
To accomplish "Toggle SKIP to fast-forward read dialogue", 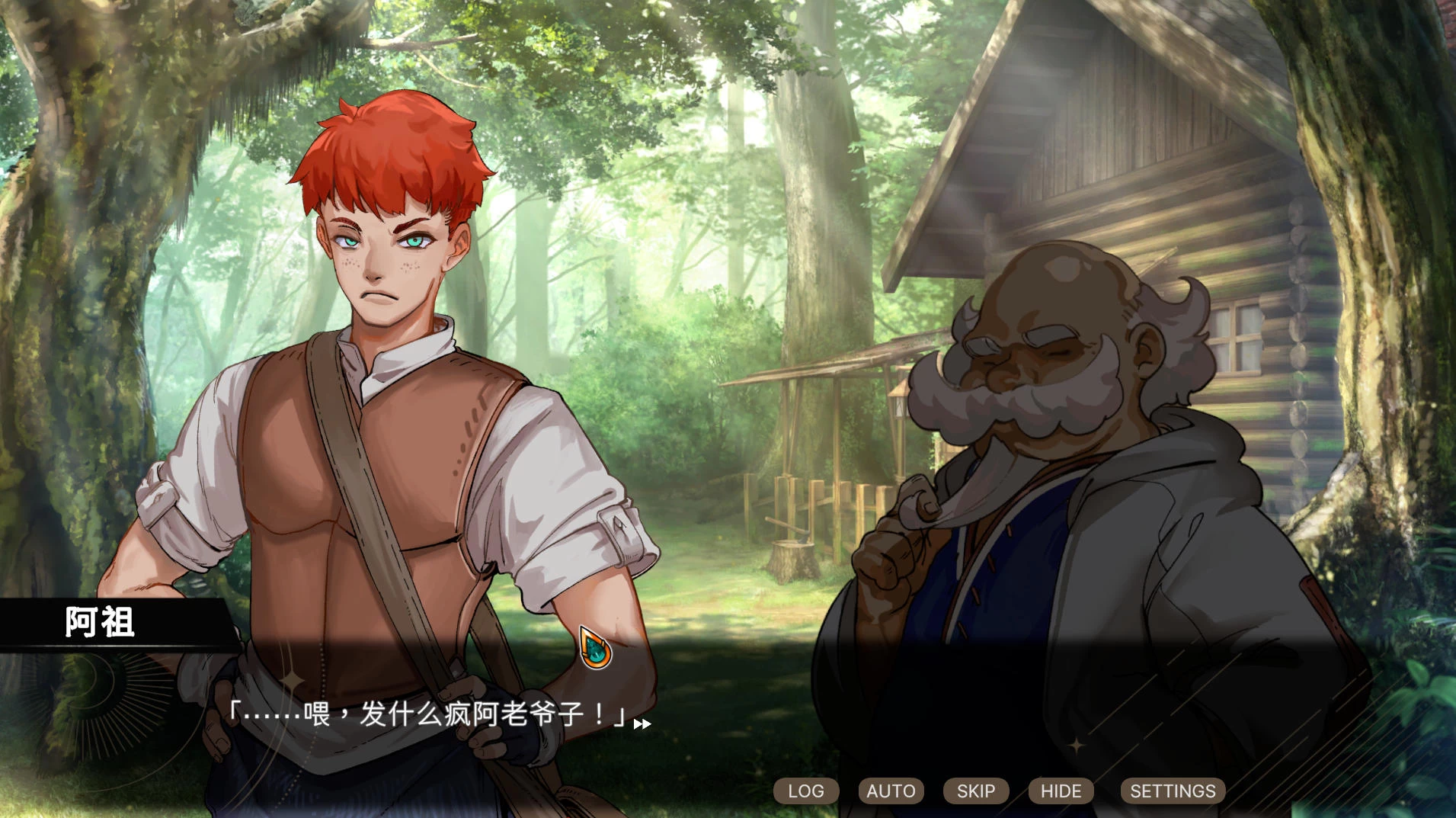I will [x=975, y=791].
